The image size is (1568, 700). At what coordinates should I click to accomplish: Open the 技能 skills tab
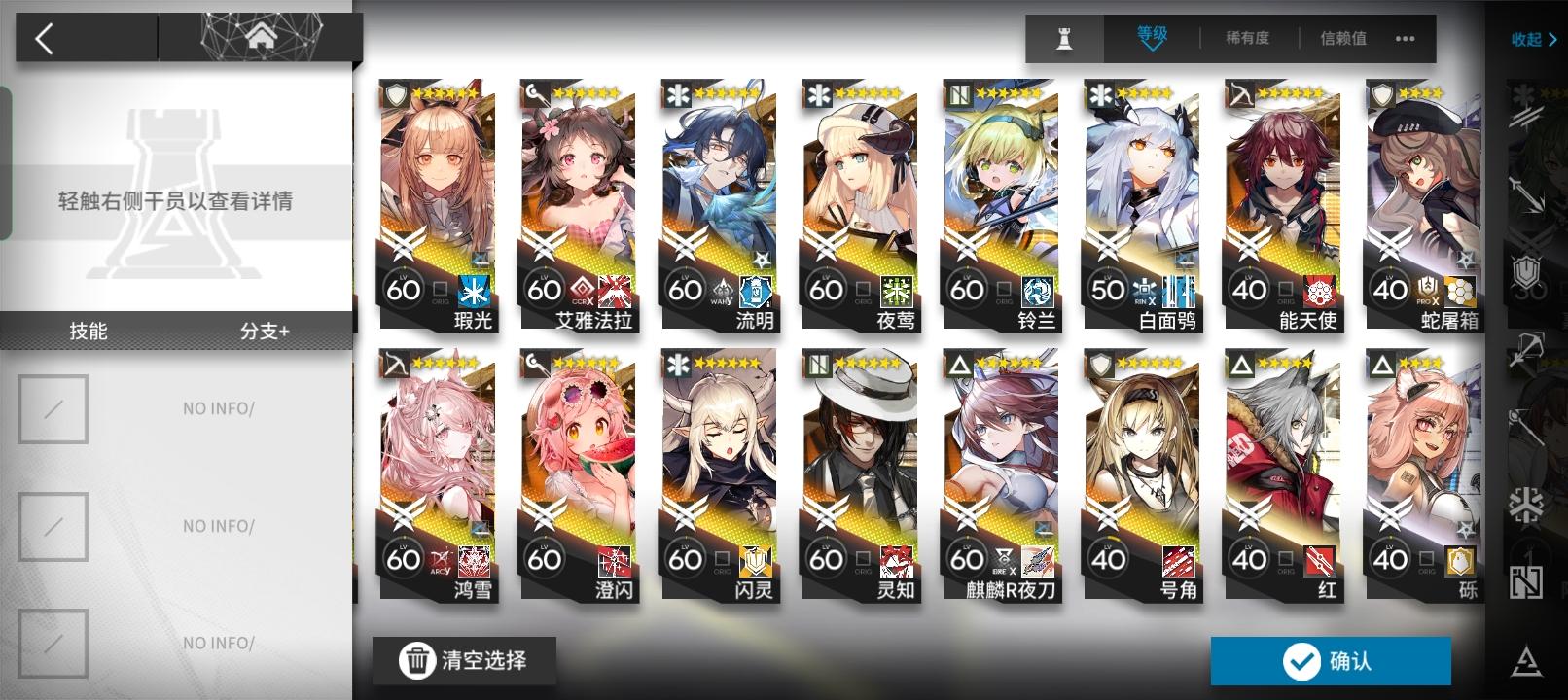pos(87,332)
